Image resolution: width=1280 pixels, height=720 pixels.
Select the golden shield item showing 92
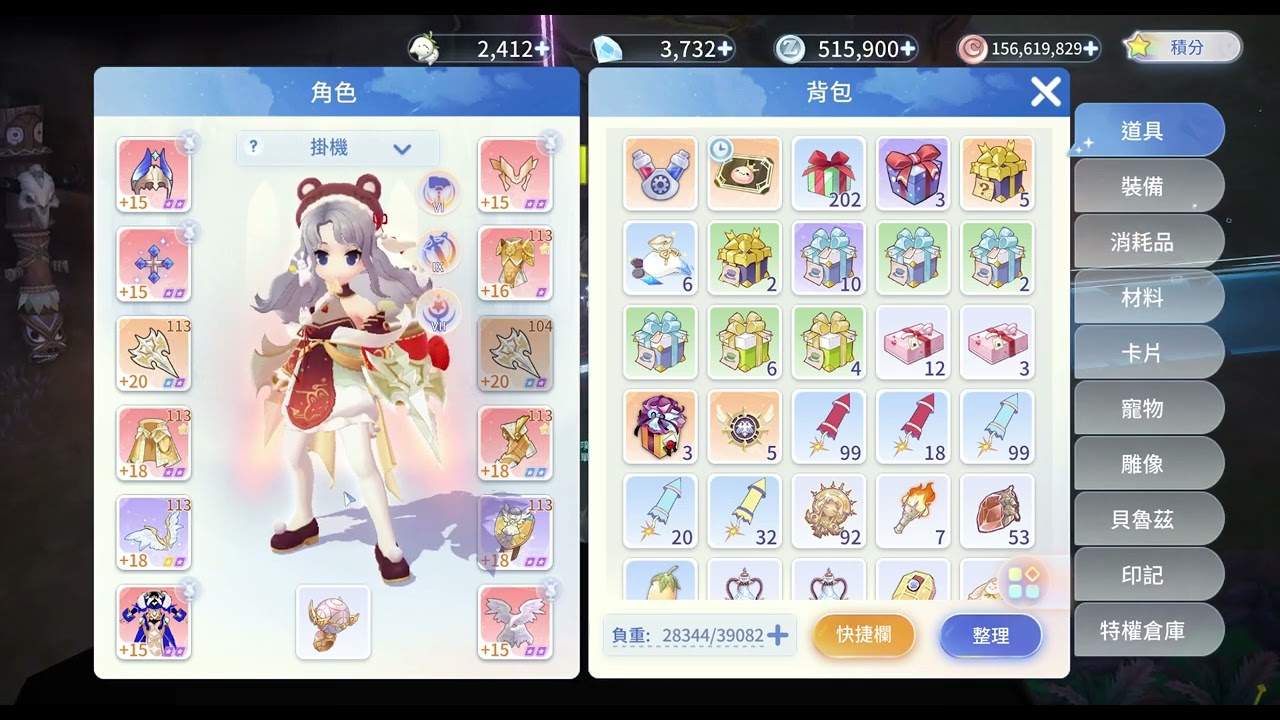coord(829,511)
